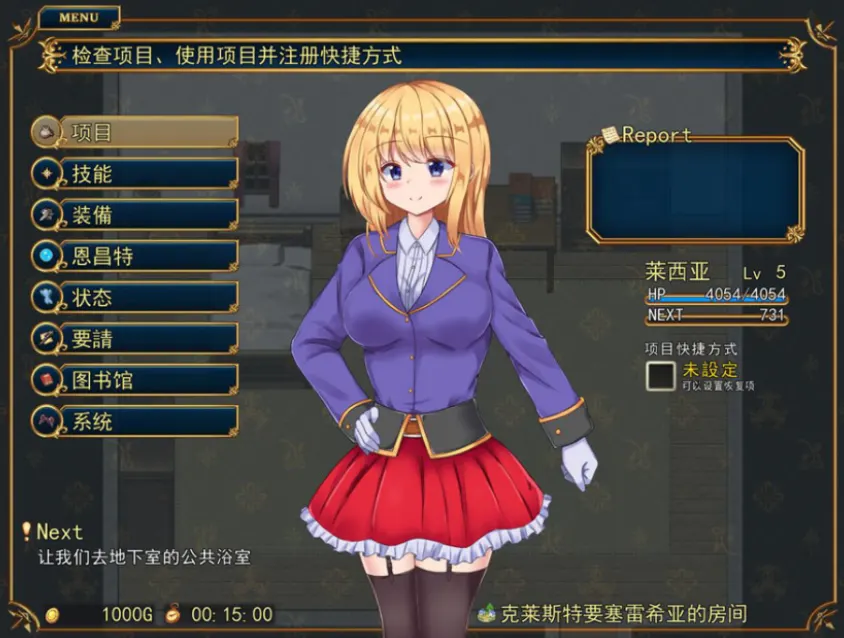844x638 pixels.
Task: Open the Report panel
Action: click(x=695, y=190)
